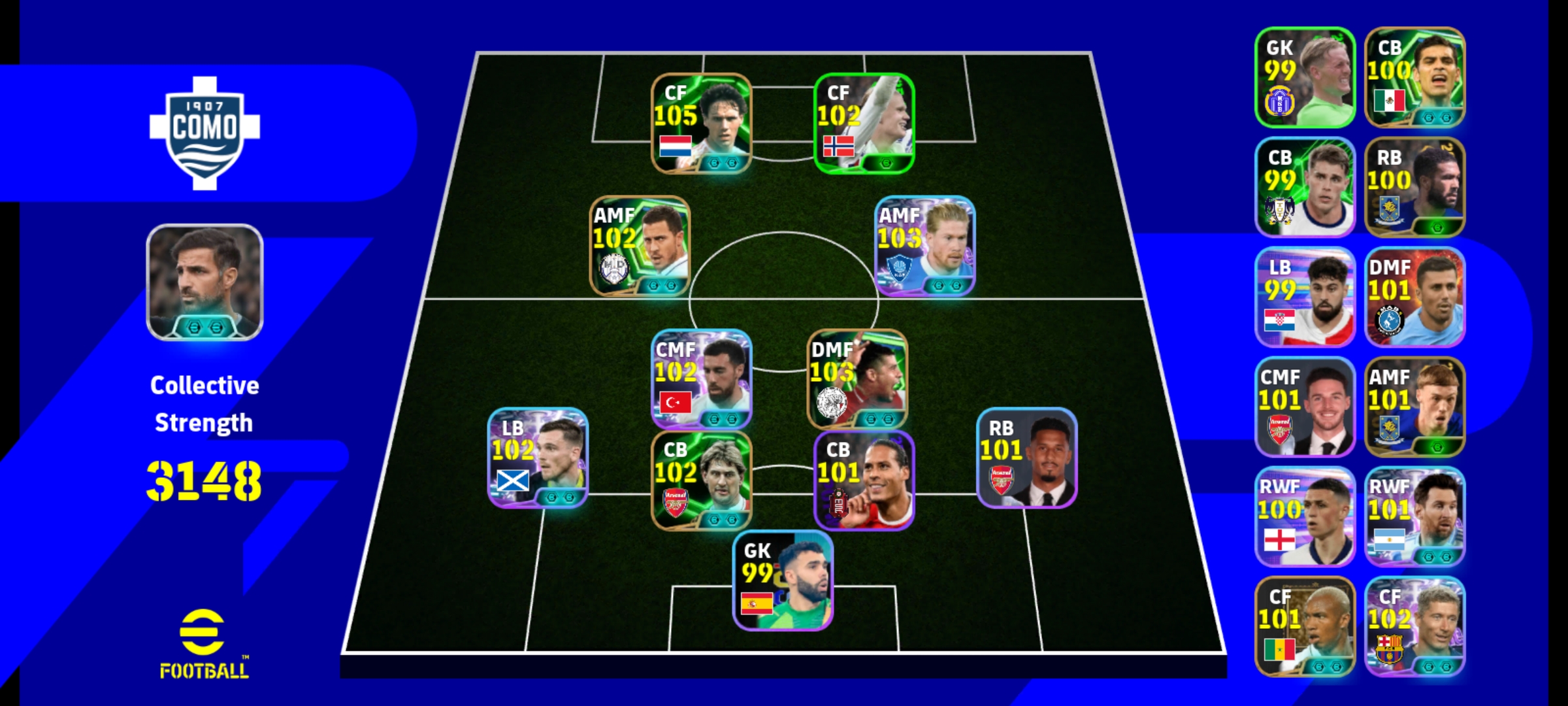The height and width of the screenshot is (706, 1568).
Task: Choose the bench CF 102 with Barcelona badge
Action: (1414, 626)
